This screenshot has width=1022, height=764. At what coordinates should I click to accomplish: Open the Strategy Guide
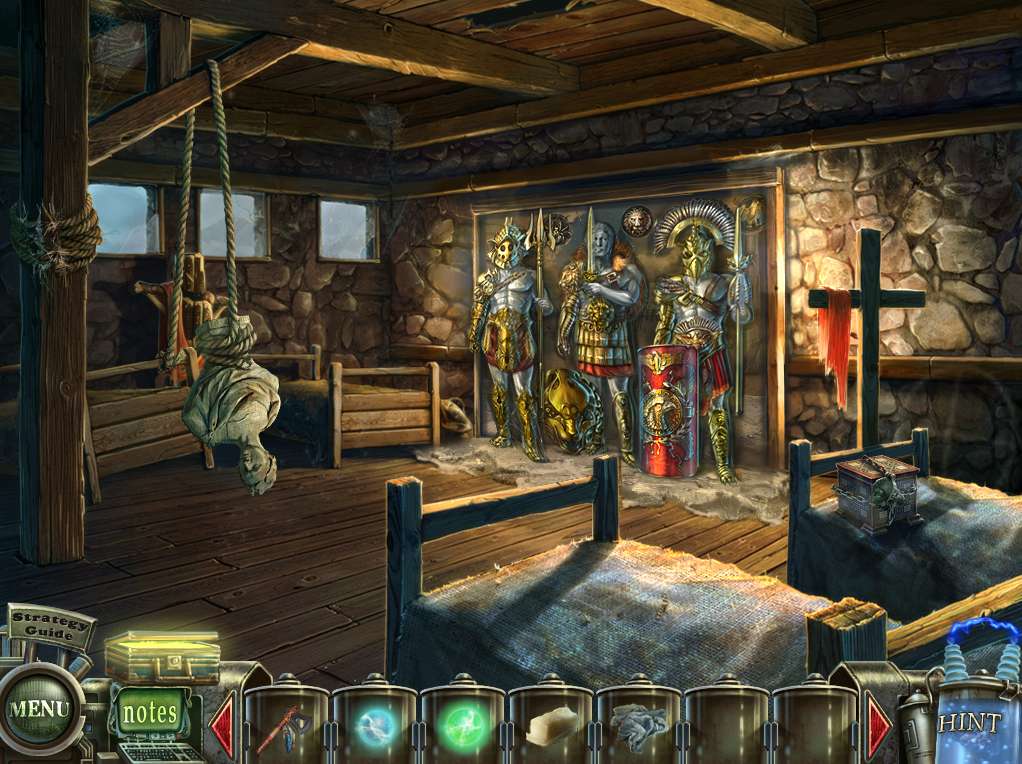coord(51,626)
